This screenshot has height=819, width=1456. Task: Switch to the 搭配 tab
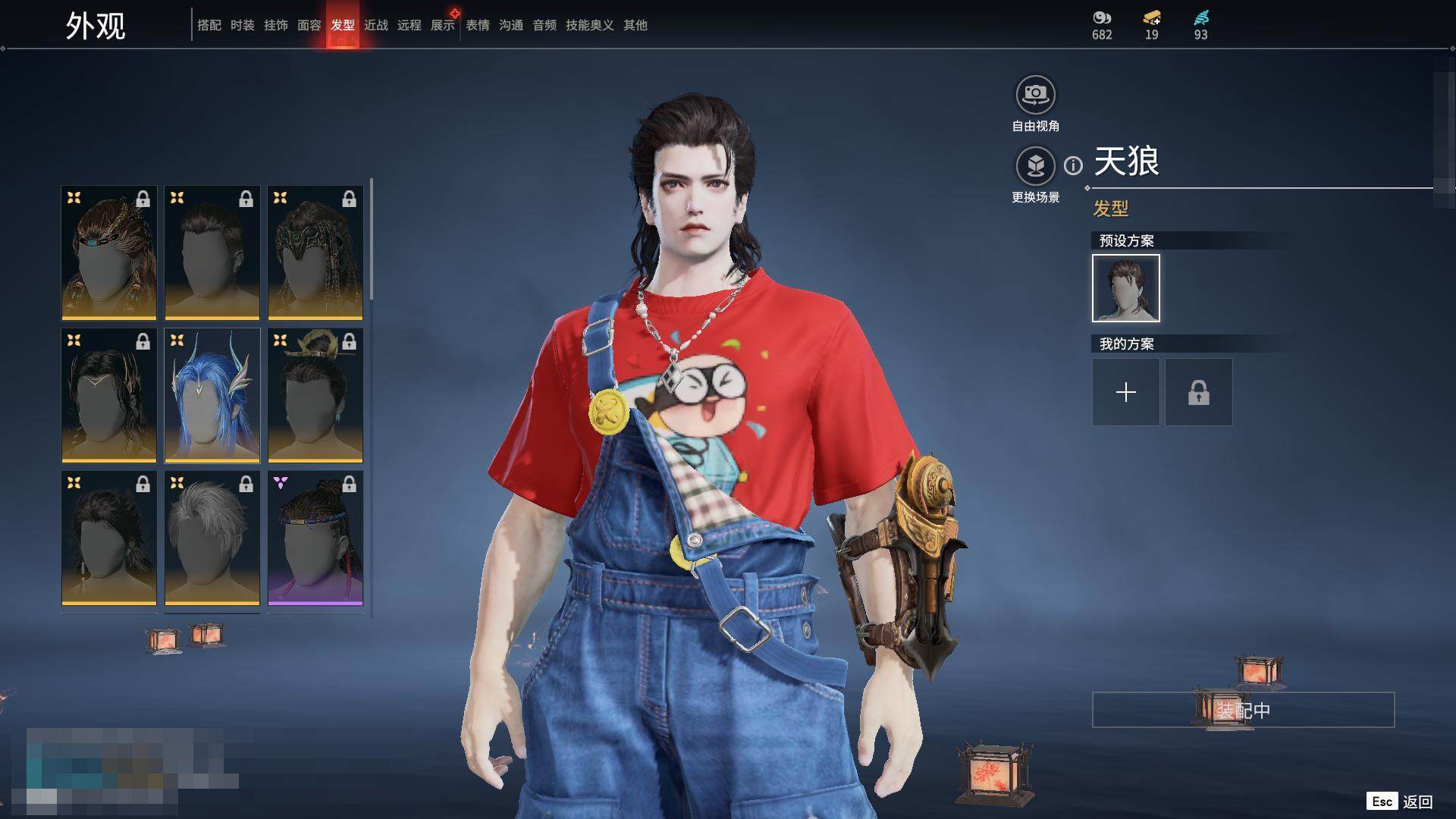coord(209,25)
